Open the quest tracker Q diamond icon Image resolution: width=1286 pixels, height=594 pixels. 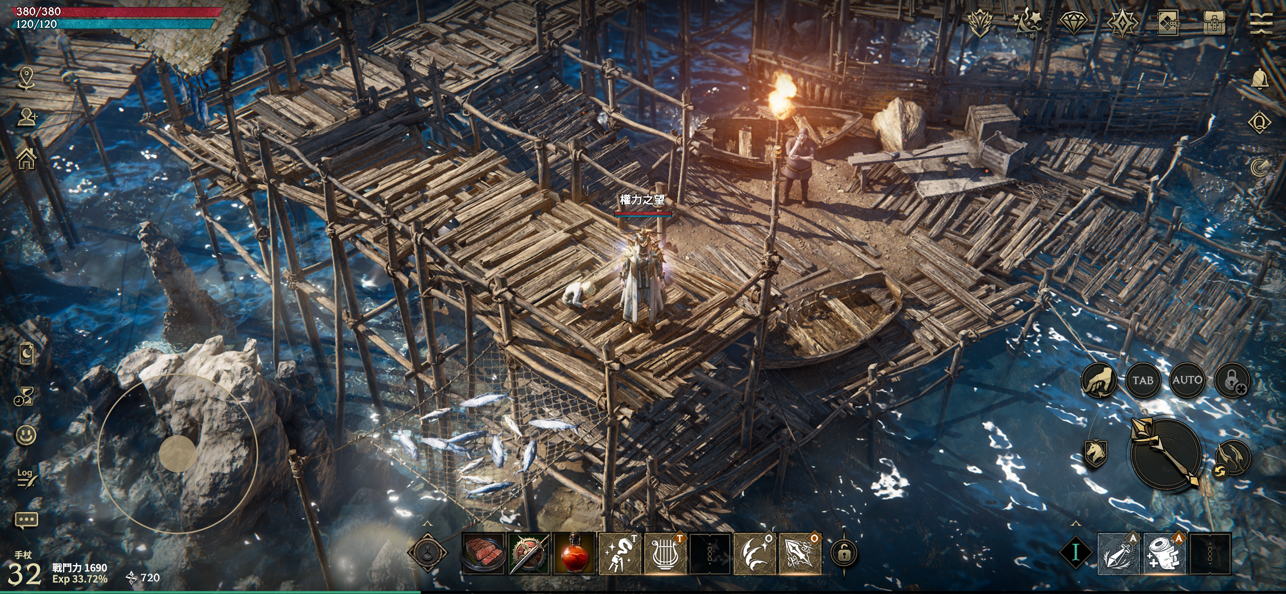point(1259,123)
